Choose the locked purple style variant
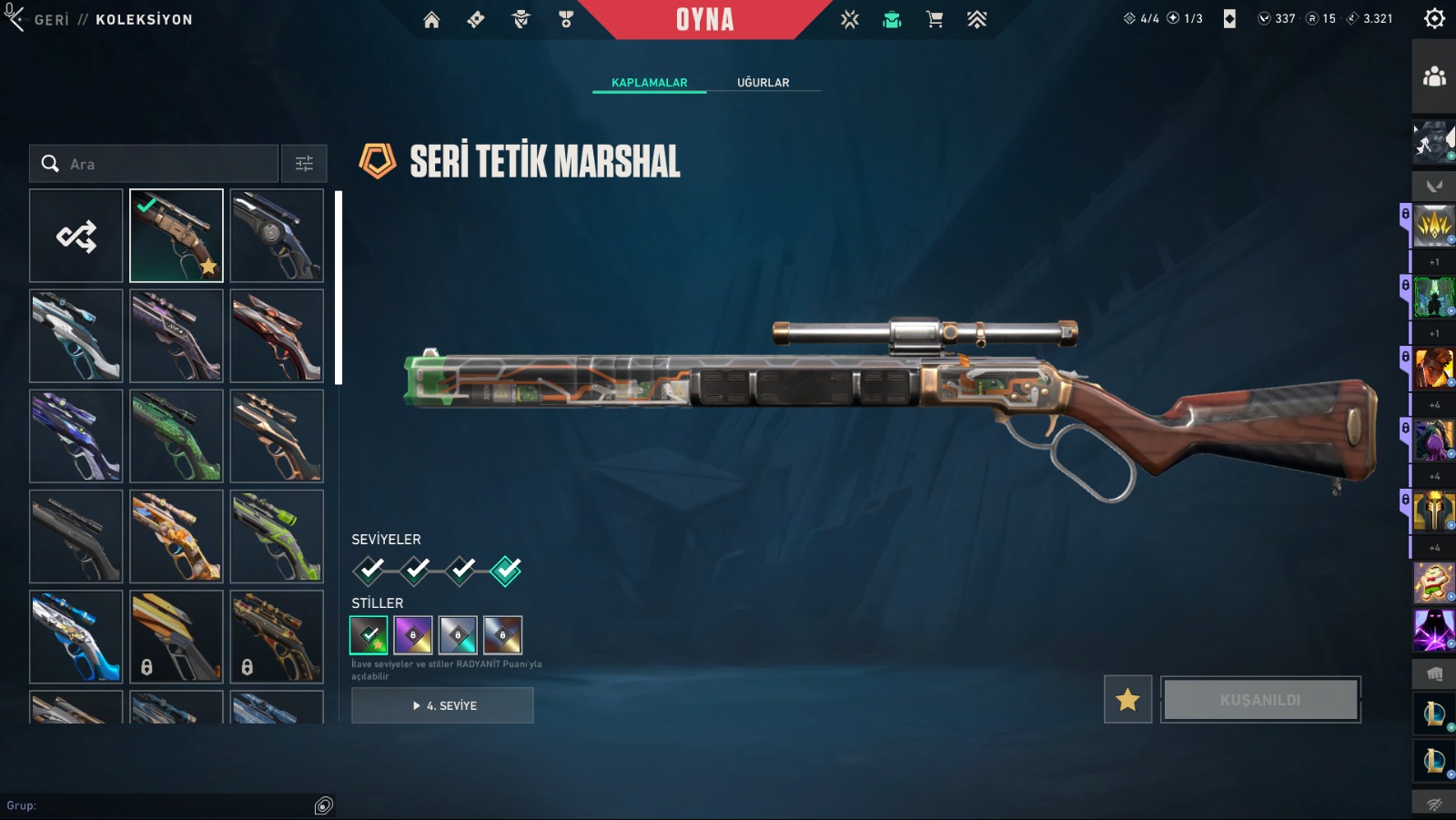 (413, 635)
